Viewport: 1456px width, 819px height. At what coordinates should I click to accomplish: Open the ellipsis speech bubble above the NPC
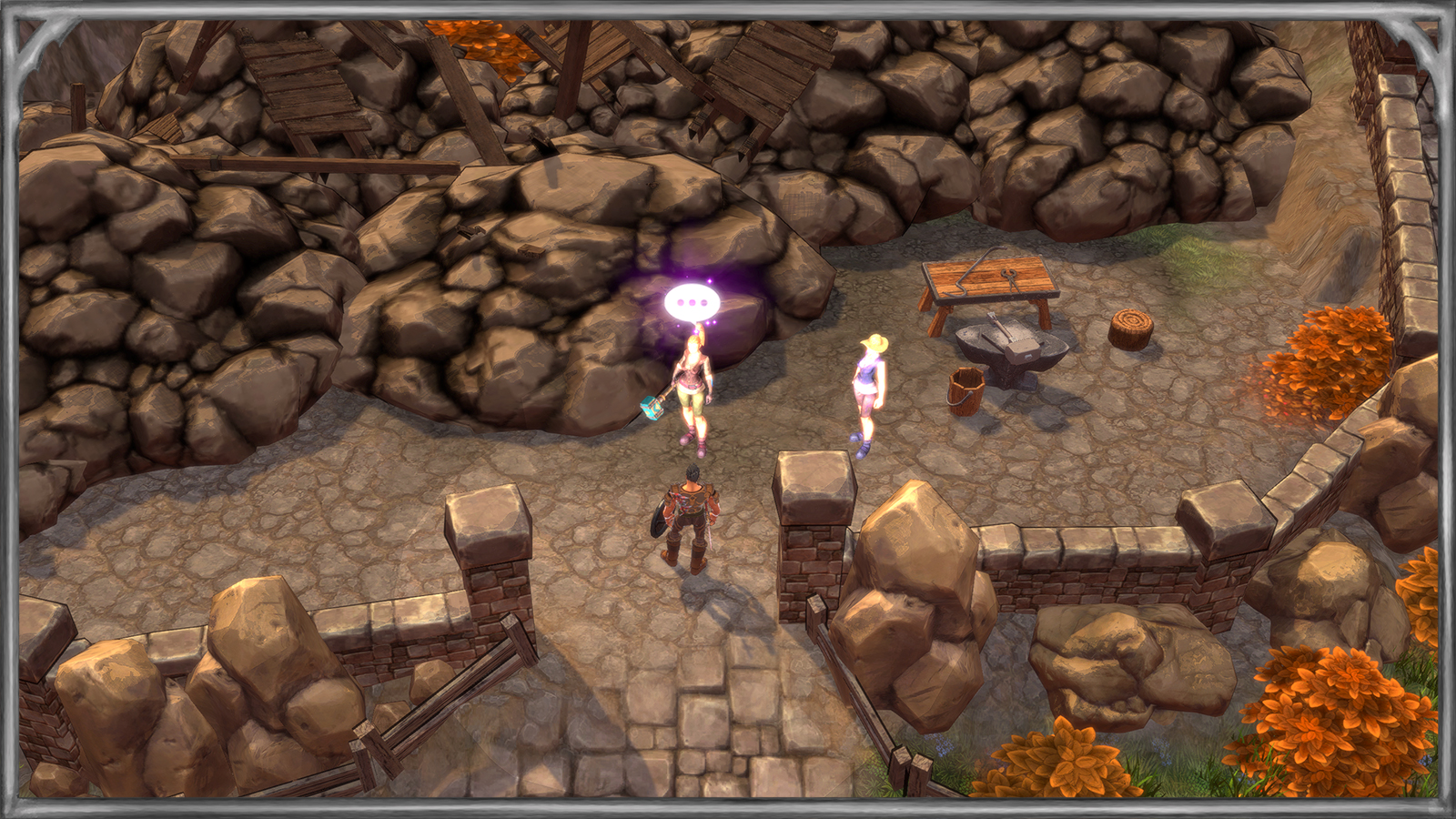coord(692,303)
